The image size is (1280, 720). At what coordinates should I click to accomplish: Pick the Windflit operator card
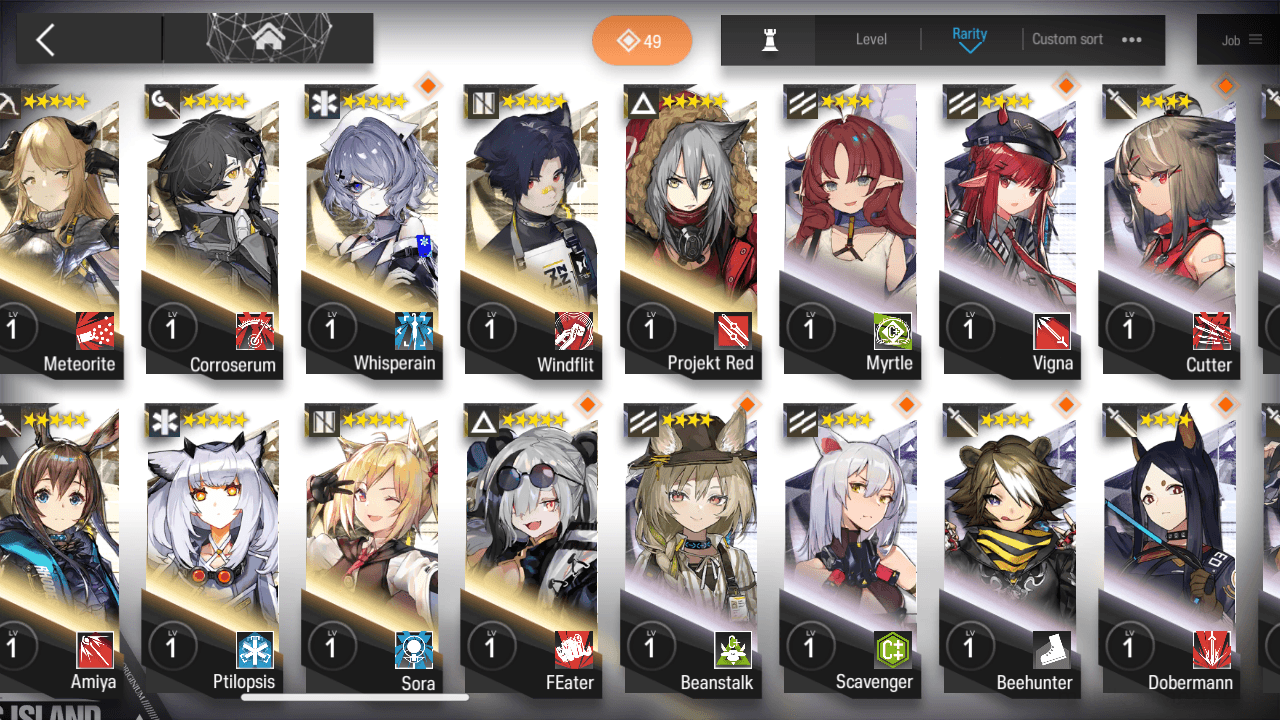532,230
